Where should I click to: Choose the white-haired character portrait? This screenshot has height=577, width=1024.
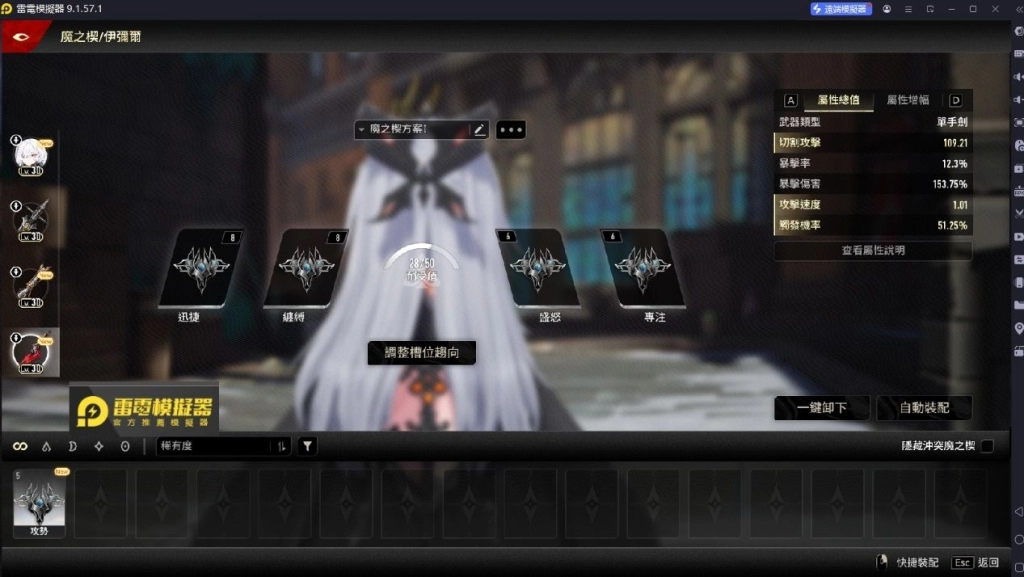(30, 155)
